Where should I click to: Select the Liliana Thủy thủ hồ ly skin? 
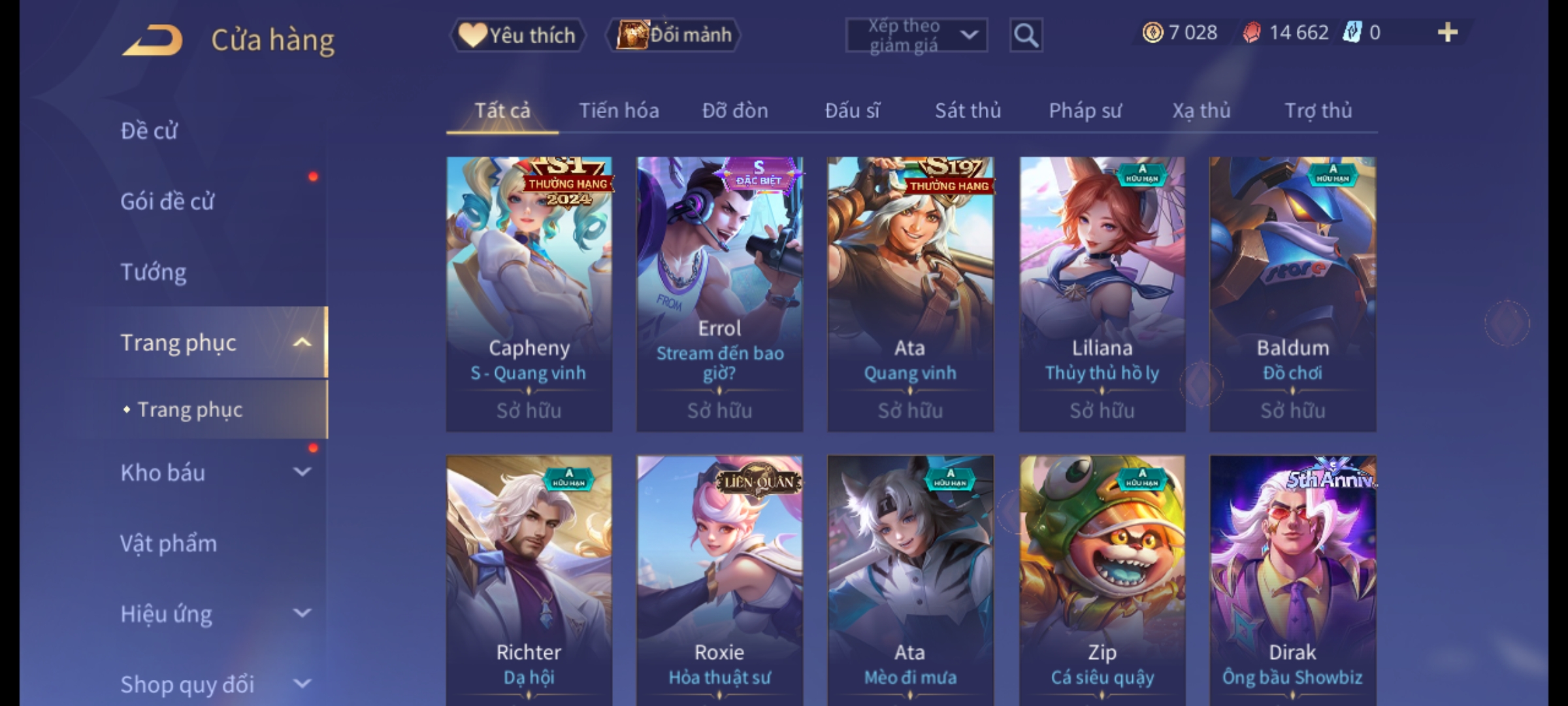1102,294
